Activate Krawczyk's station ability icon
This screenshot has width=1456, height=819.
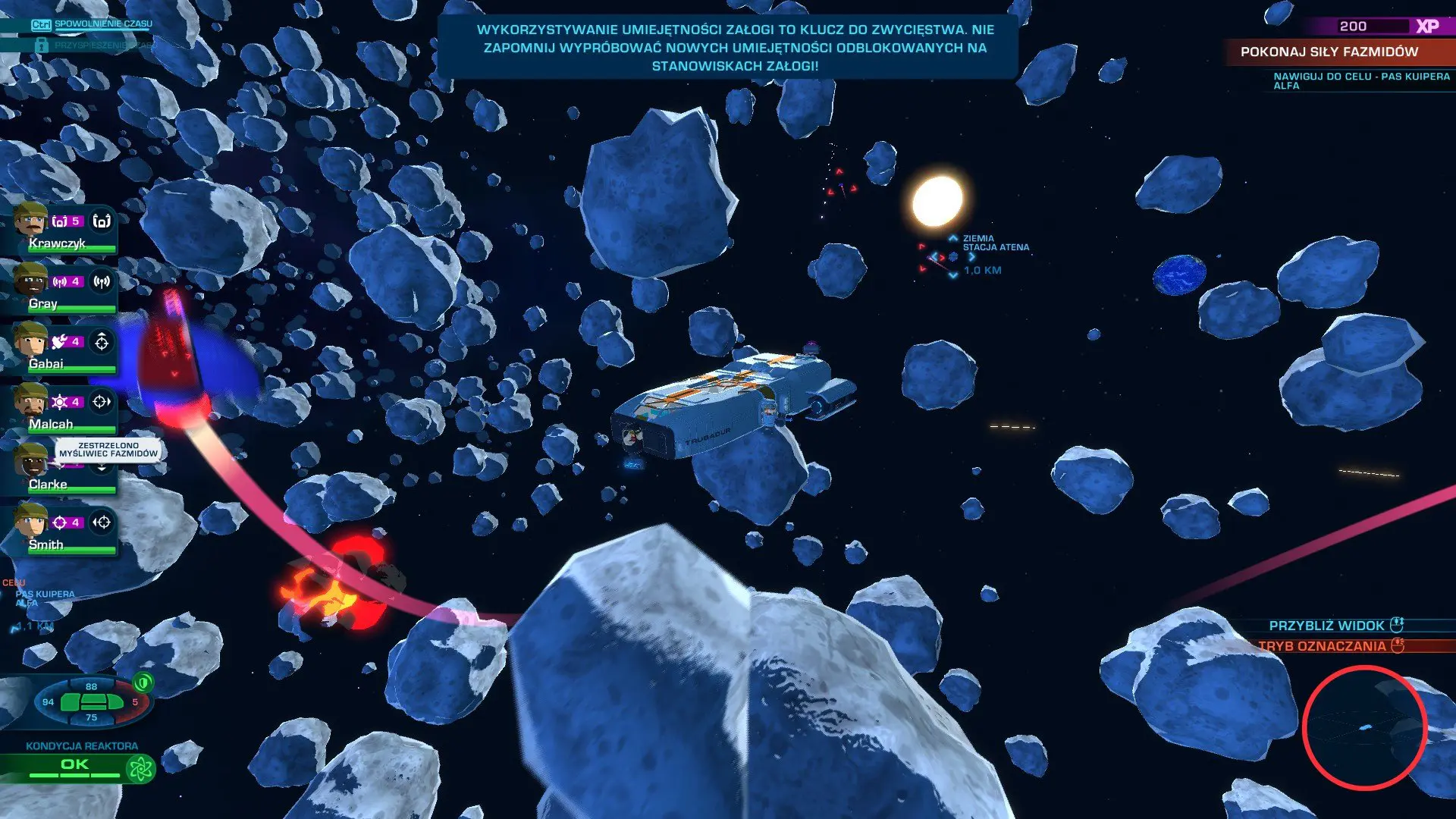click(102, 221)
